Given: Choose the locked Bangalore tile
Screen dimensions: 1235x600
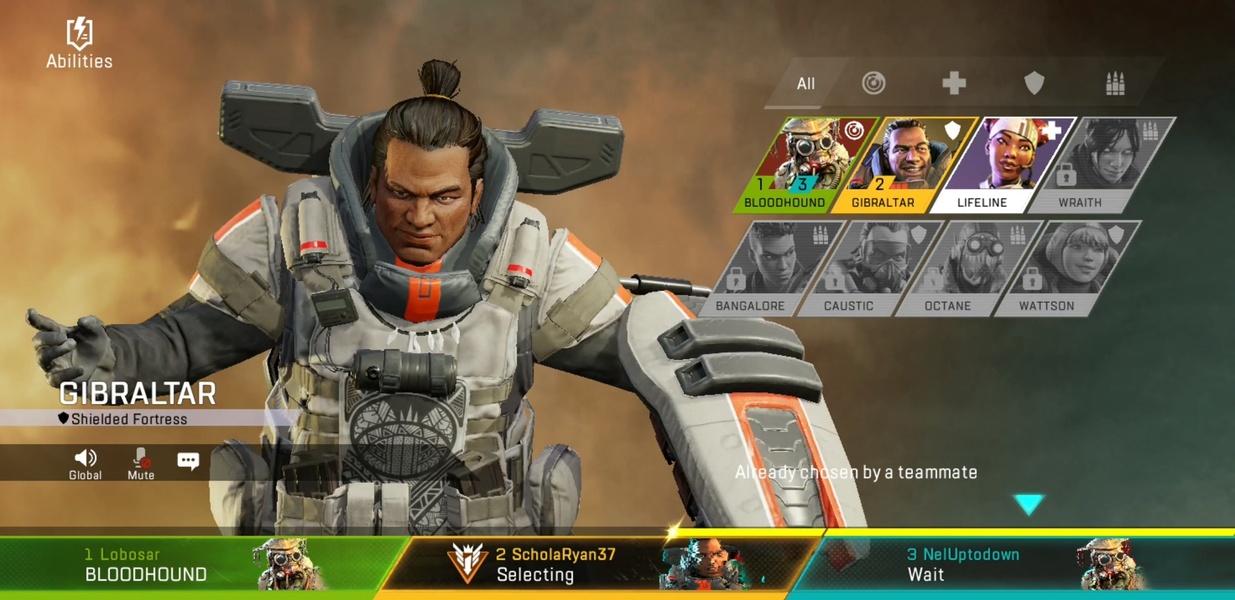Looking at the screenshot, I should pos(766,268).
